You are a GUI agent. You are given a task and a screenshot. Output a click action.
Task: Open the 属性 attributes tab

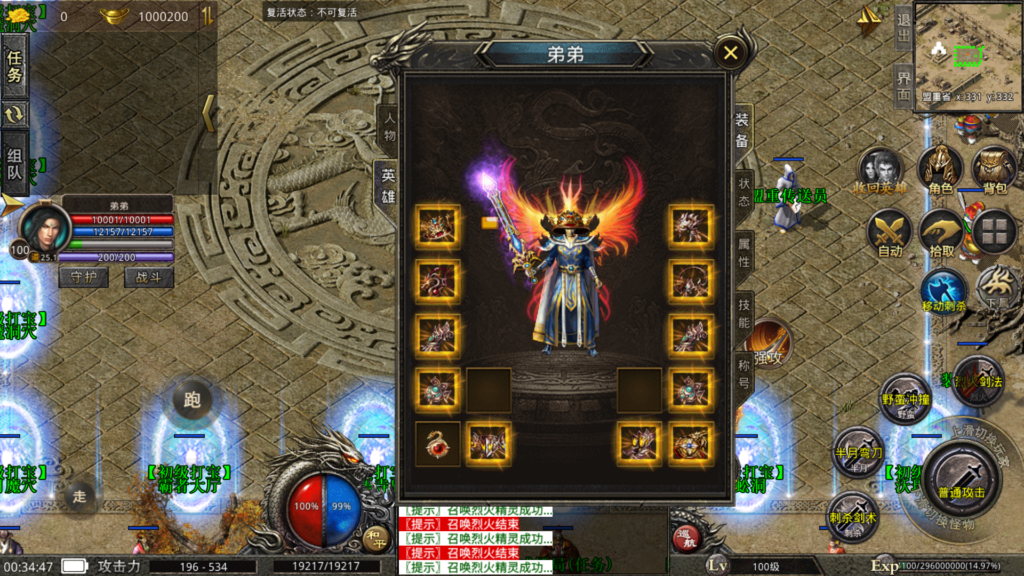tap(743, 251)
